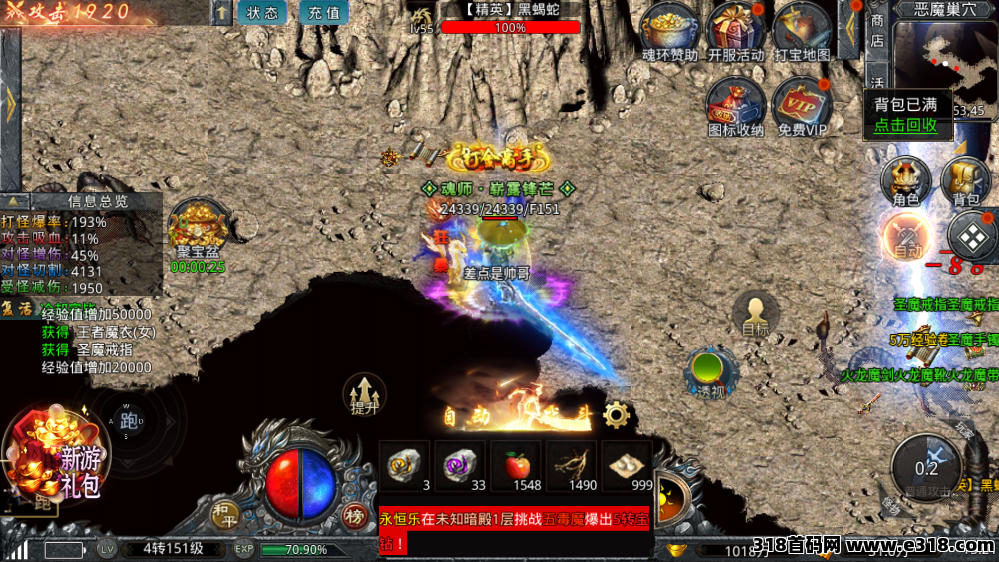The height and width of the screenshot is (562, 999).
Task: Open the 打宝地图 treasure map icon
Action: pos(802,28)
